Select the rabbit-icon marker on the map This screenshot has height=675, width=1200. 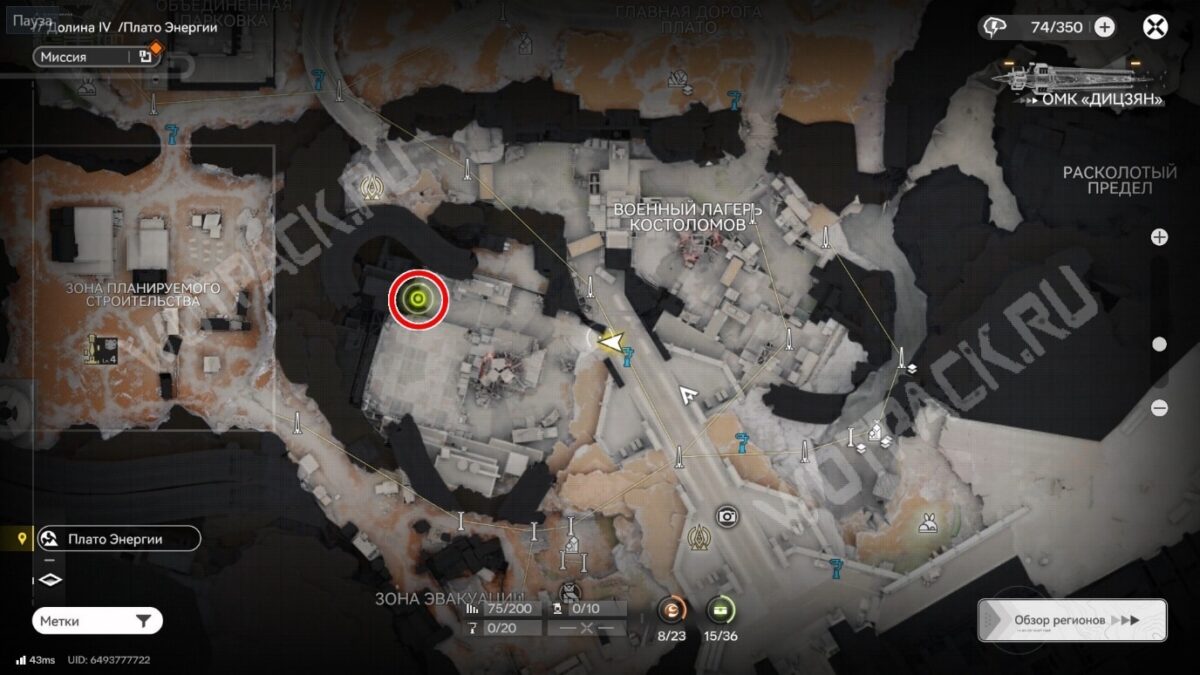pyautogui.click(x=928, y=521)
